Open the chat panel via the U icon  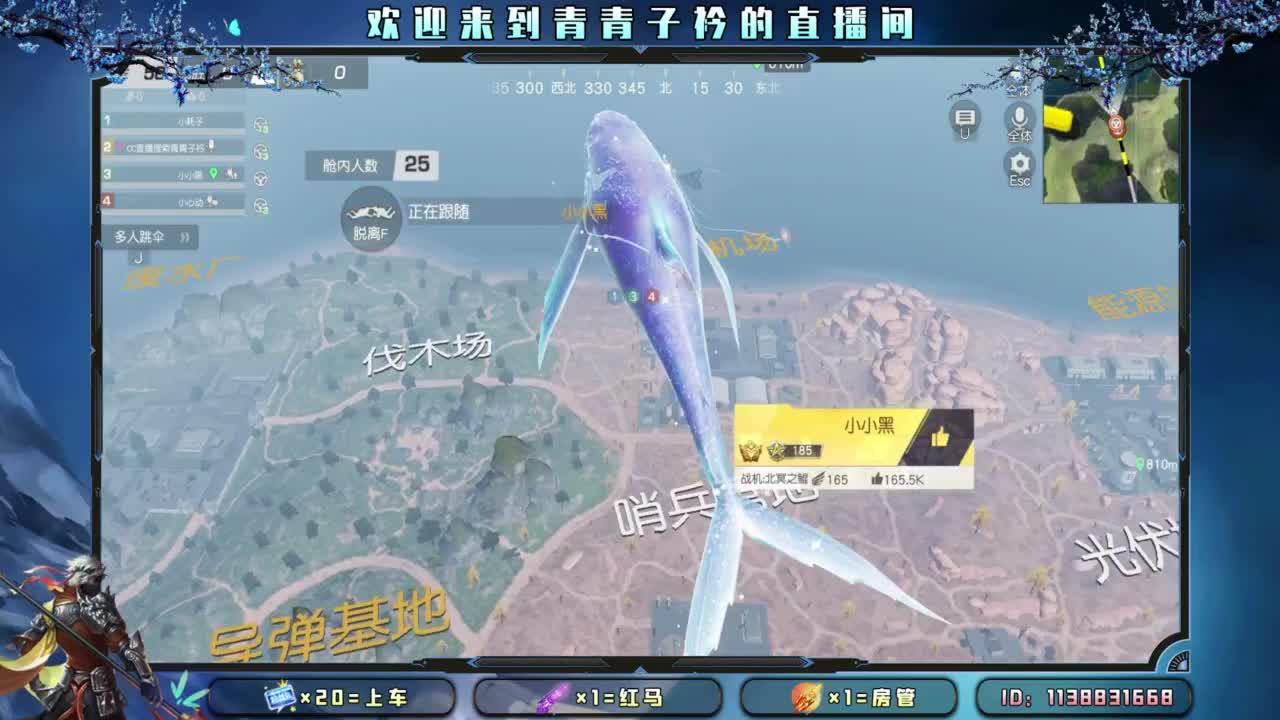(962, 118)
